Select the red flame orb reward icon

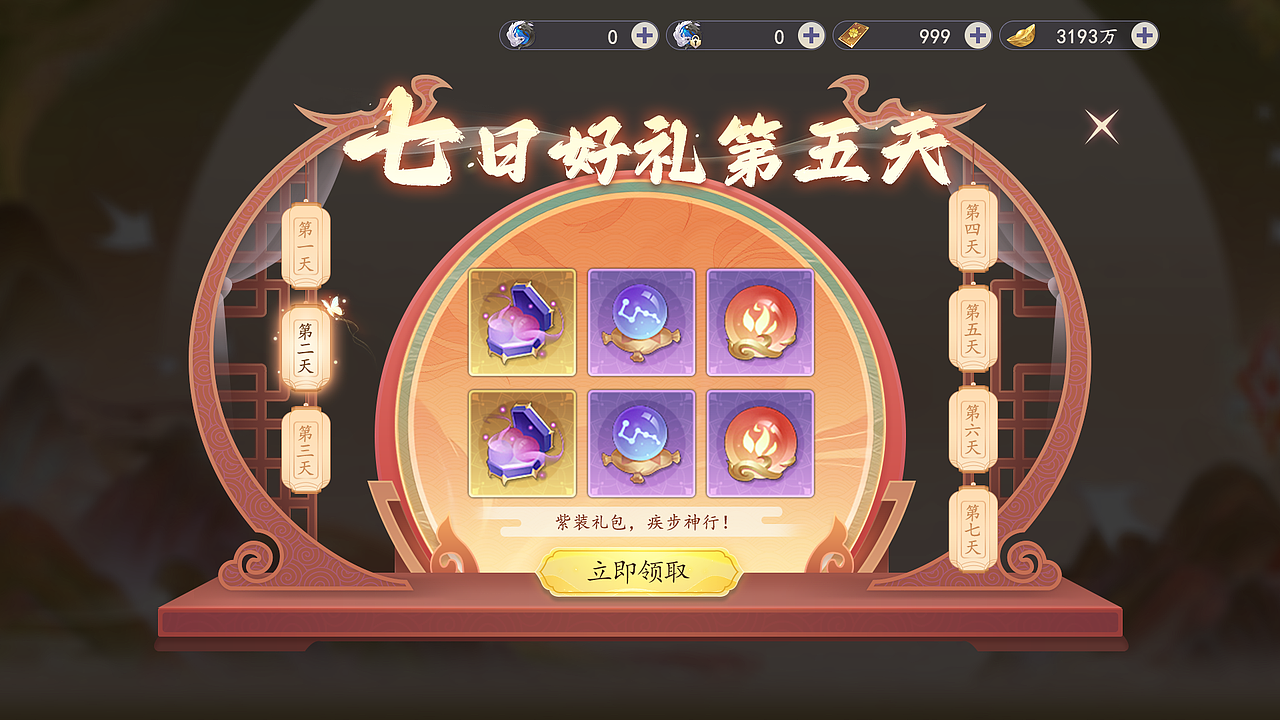point(760,320)
